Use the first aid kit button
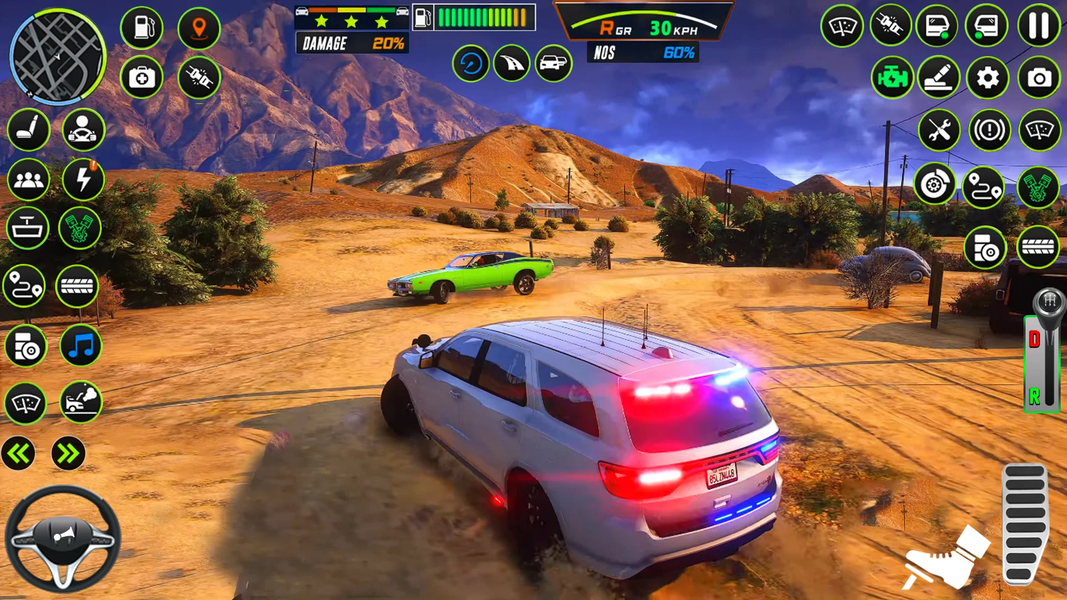Viewport: 1067px width, 600px height. coord(142,78)
